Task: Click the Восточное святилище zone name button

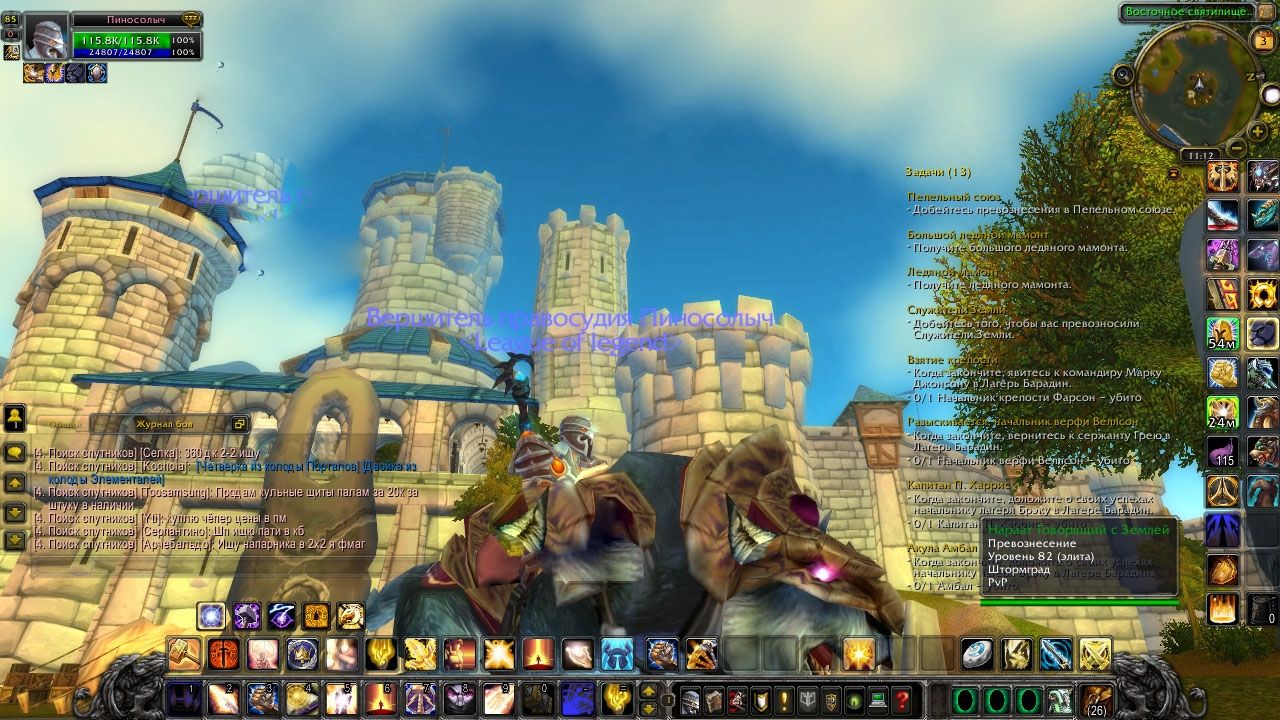Action: click(x=1186, y=12)
